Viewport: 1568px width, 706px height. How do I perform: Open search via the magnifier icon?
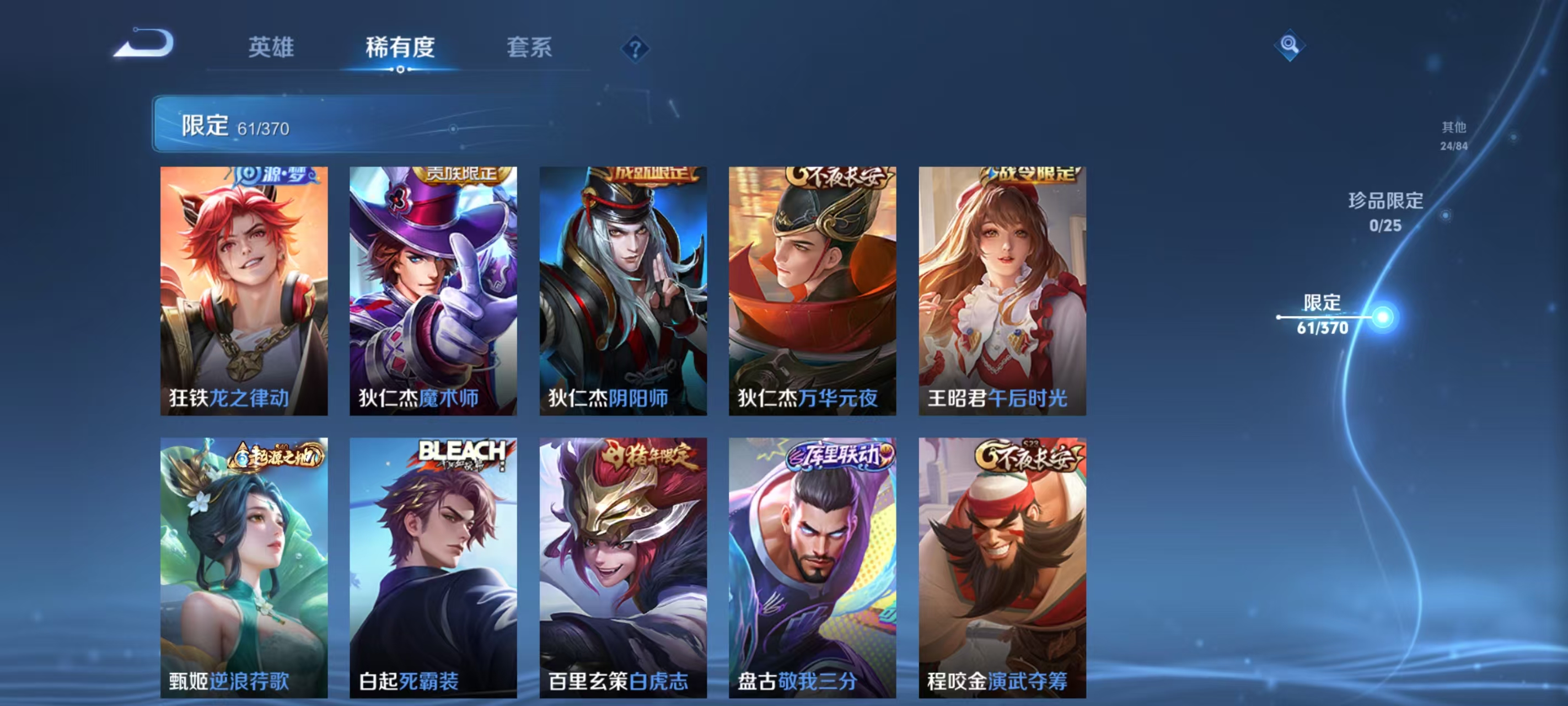coord(1291,45)
